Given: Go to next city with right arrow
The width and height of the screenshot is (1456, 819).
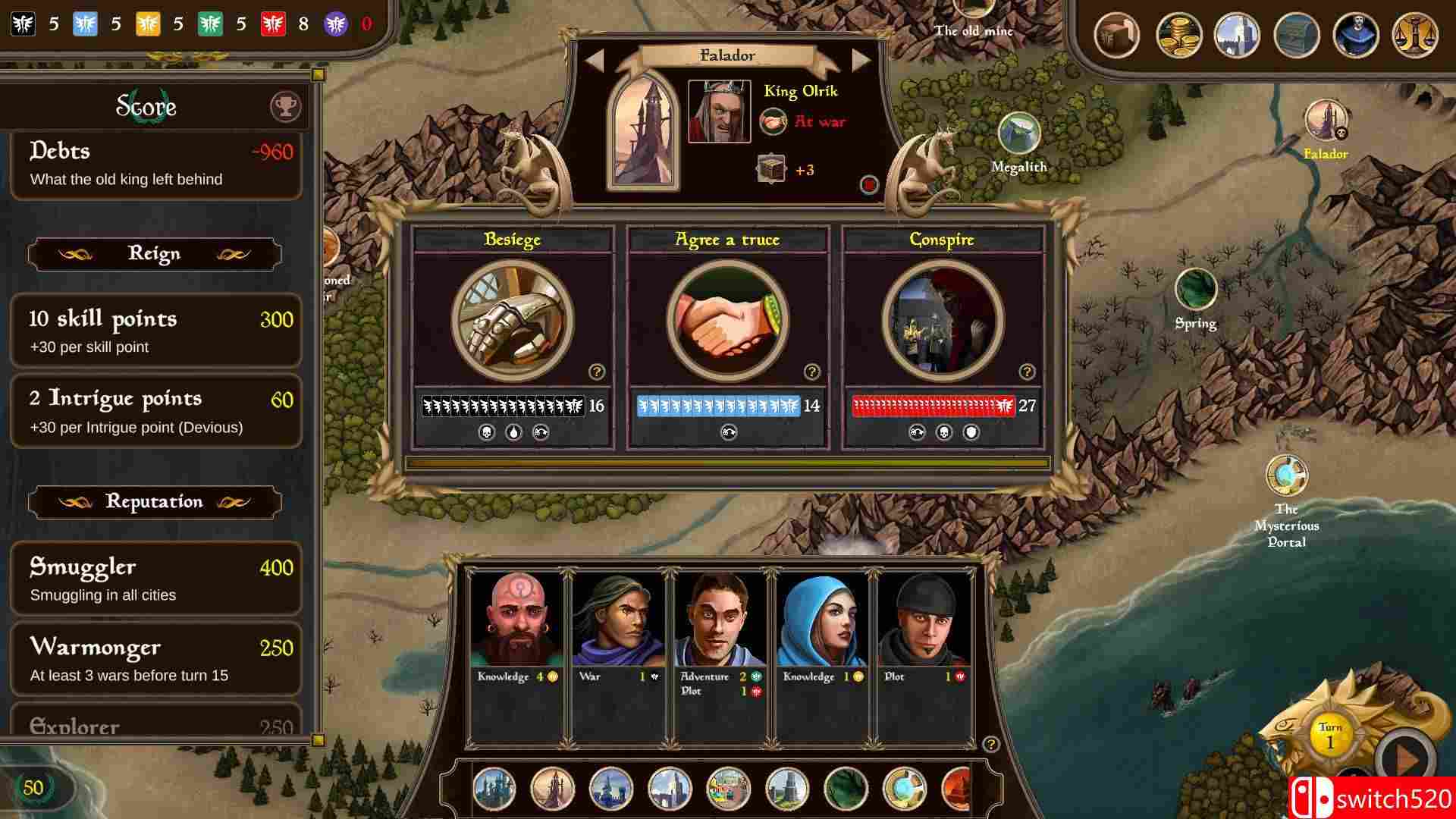Looking at the screenshot, I should [861, 61].
